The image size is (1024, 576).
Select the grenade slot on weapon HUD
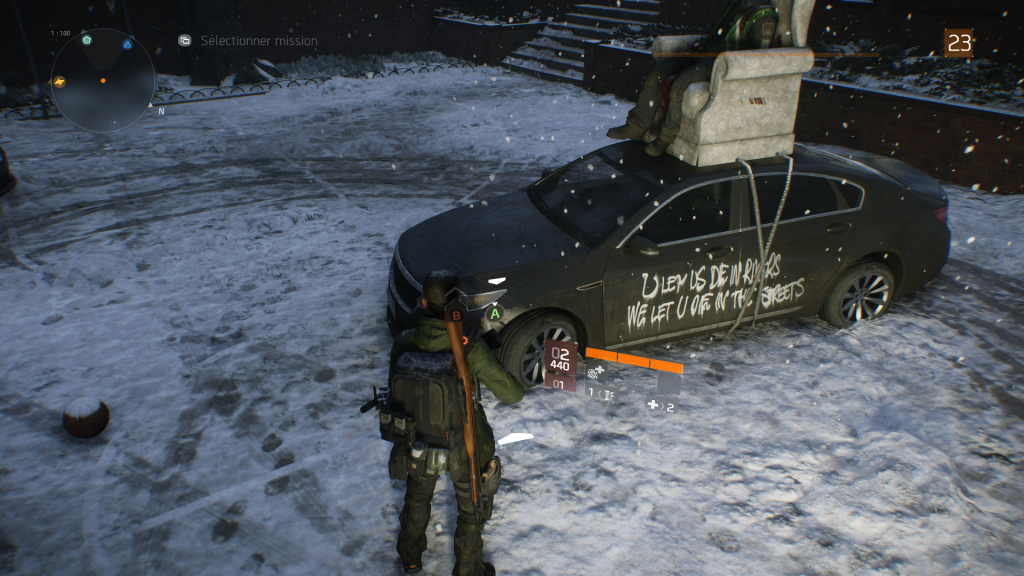coord(601,395)
